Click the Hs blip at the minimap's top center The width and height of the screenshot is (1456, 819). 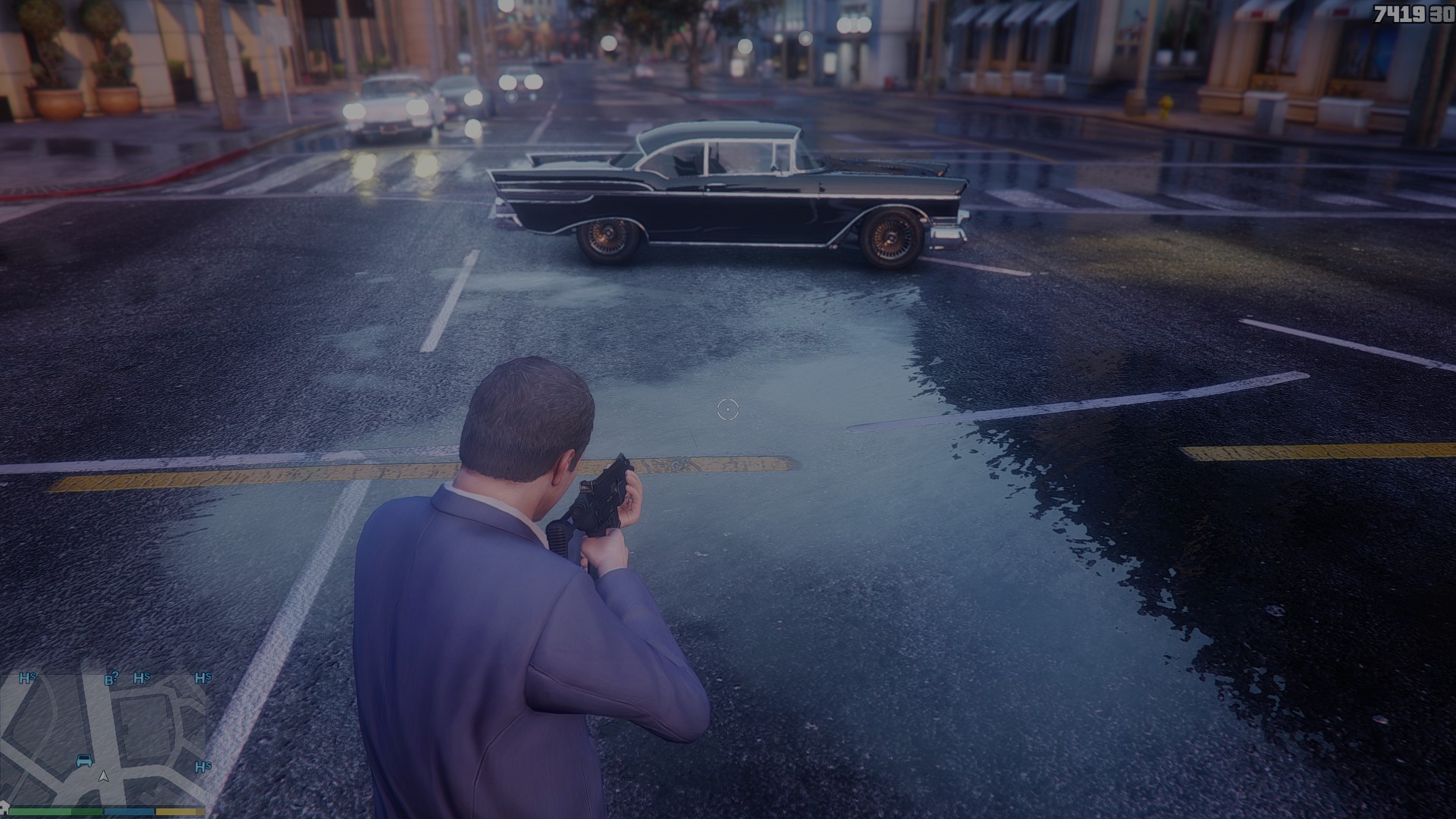tap(142, 678)
